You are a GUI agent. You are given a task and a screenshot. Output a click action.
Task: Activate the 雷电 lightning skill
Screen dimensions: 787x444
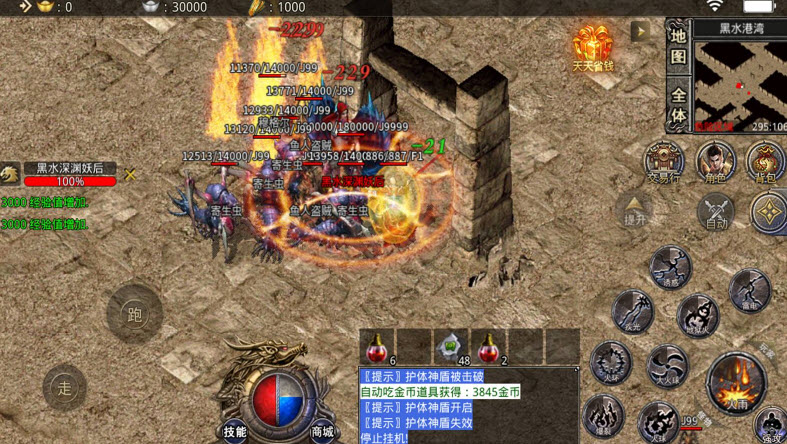[x=749, y=292]
